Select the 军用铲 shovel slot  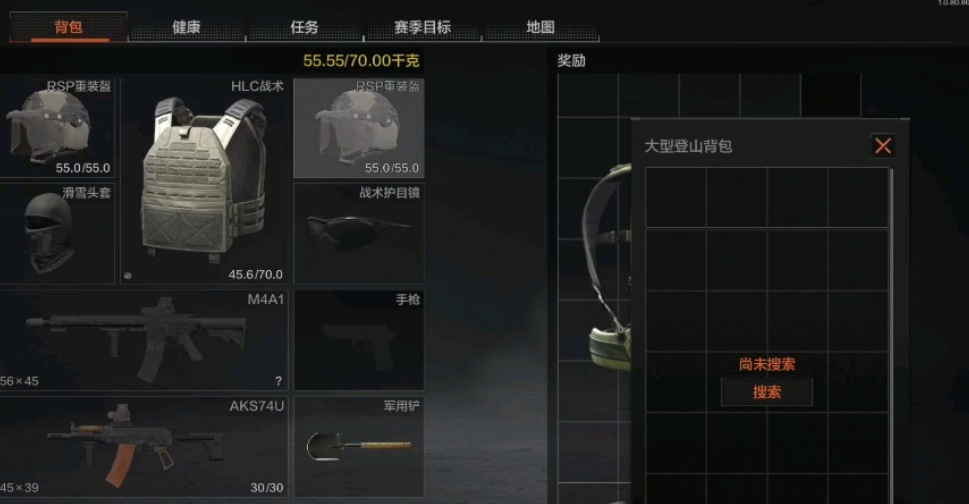[358, 447]
